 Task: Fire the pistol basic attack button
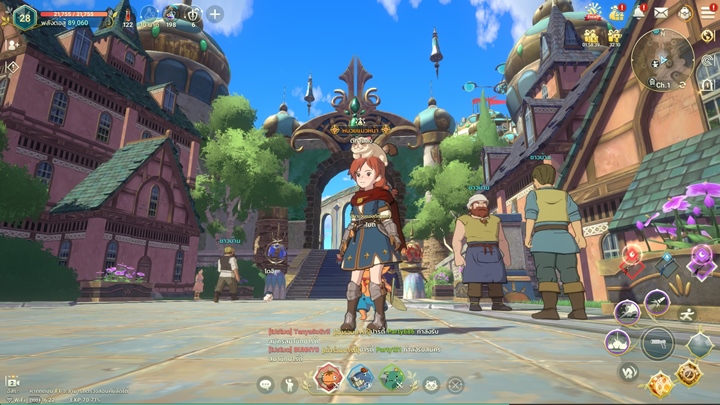pos(657,342)
